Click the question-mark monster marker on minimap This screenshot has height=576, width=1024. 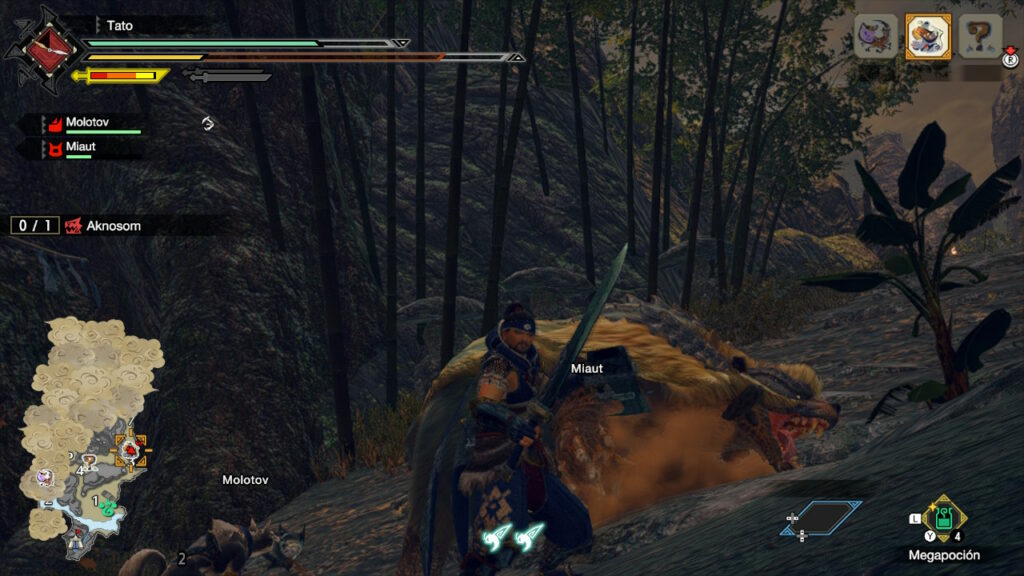click(x=88, y=461)
